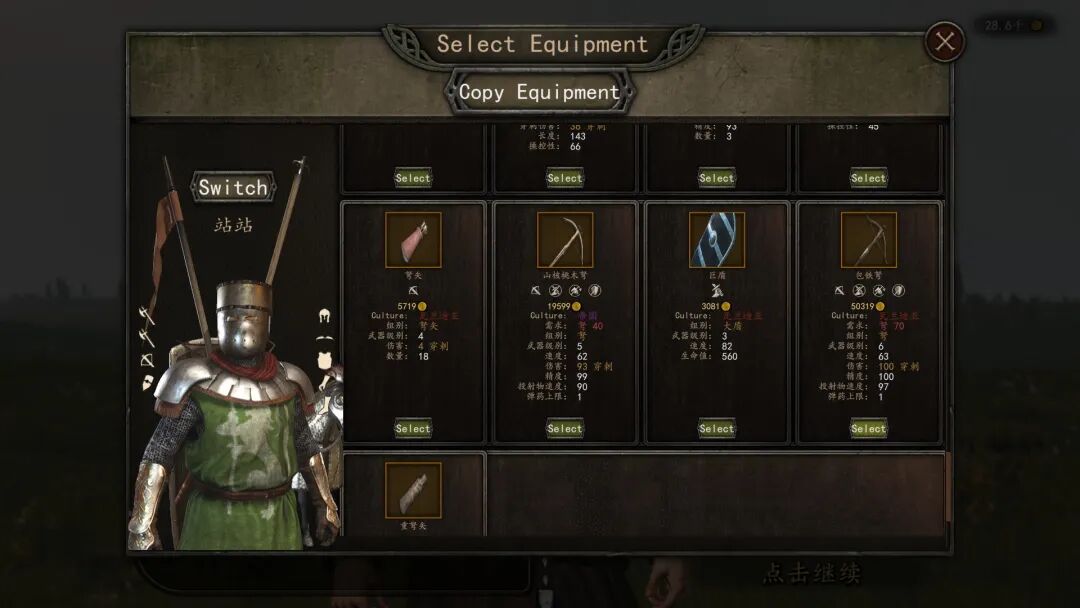1080x608 pixels.
Task: Click the Copy Equipment button
Action: (x=539, y=92)
